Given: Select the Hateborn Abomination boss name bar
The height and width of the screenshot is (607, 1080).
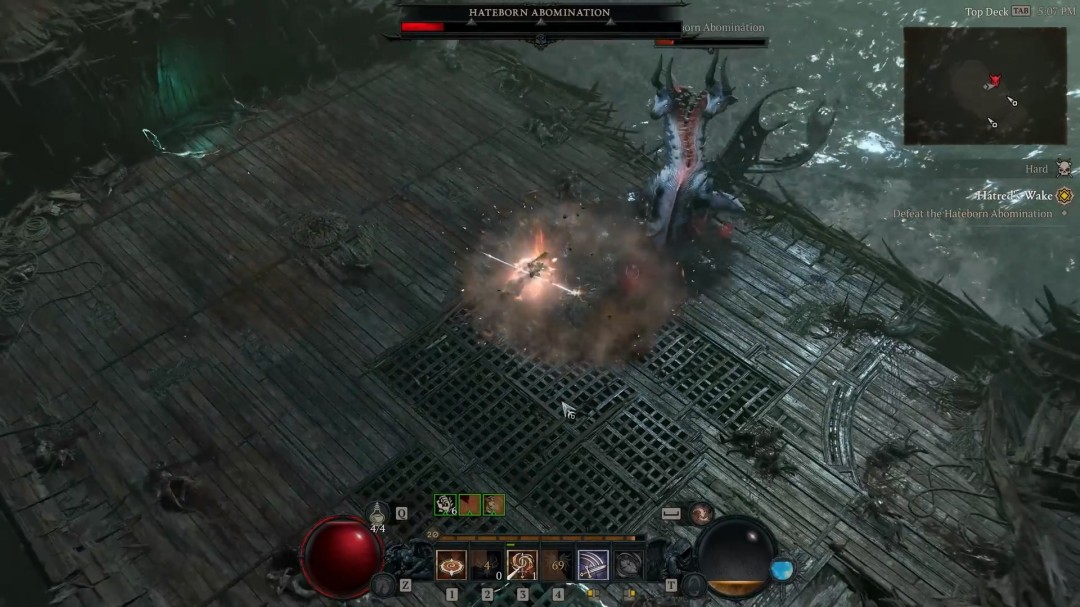Looking at the screenshot, I should point(540,13).
